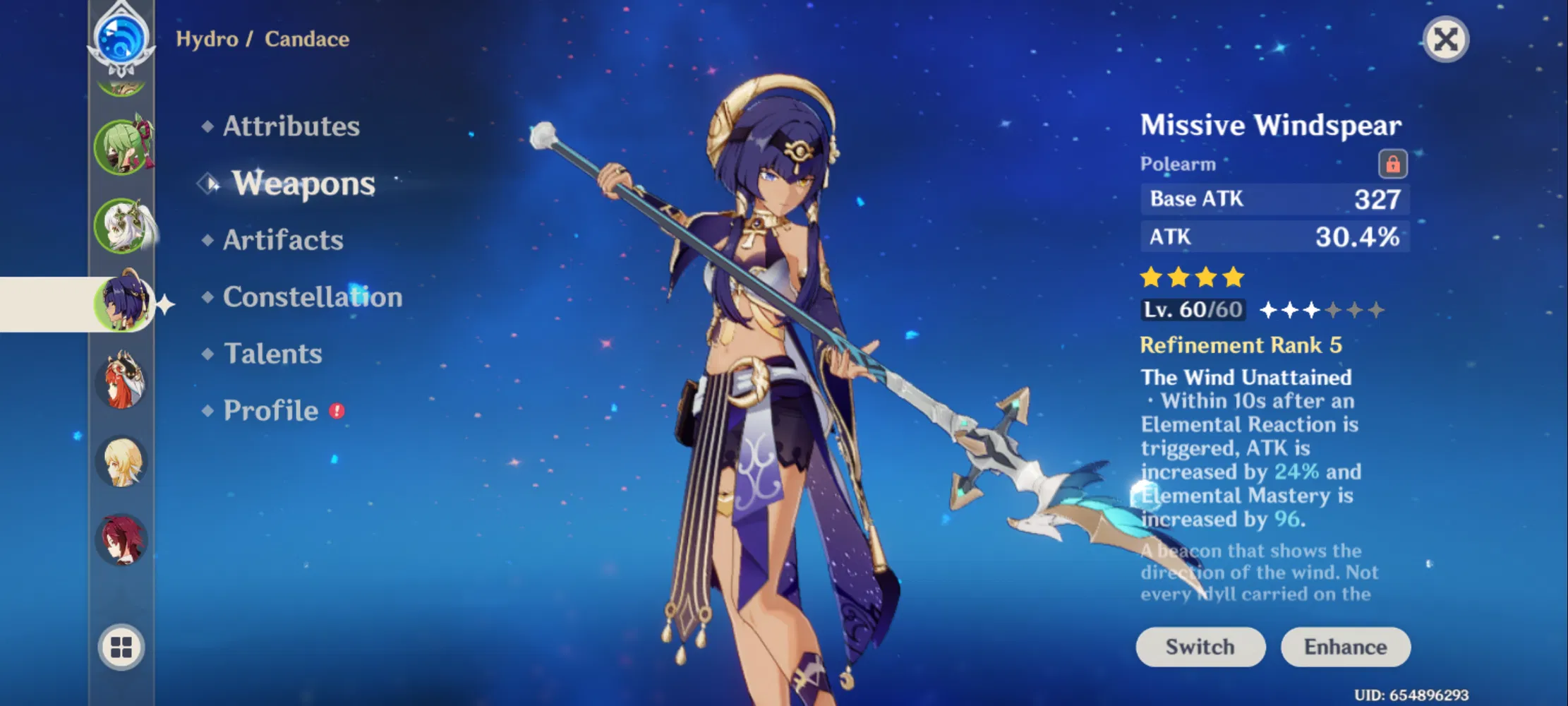Click the red notification badge beside Profile
Viewport: 1568px width, 706px height.
point(337,412)
